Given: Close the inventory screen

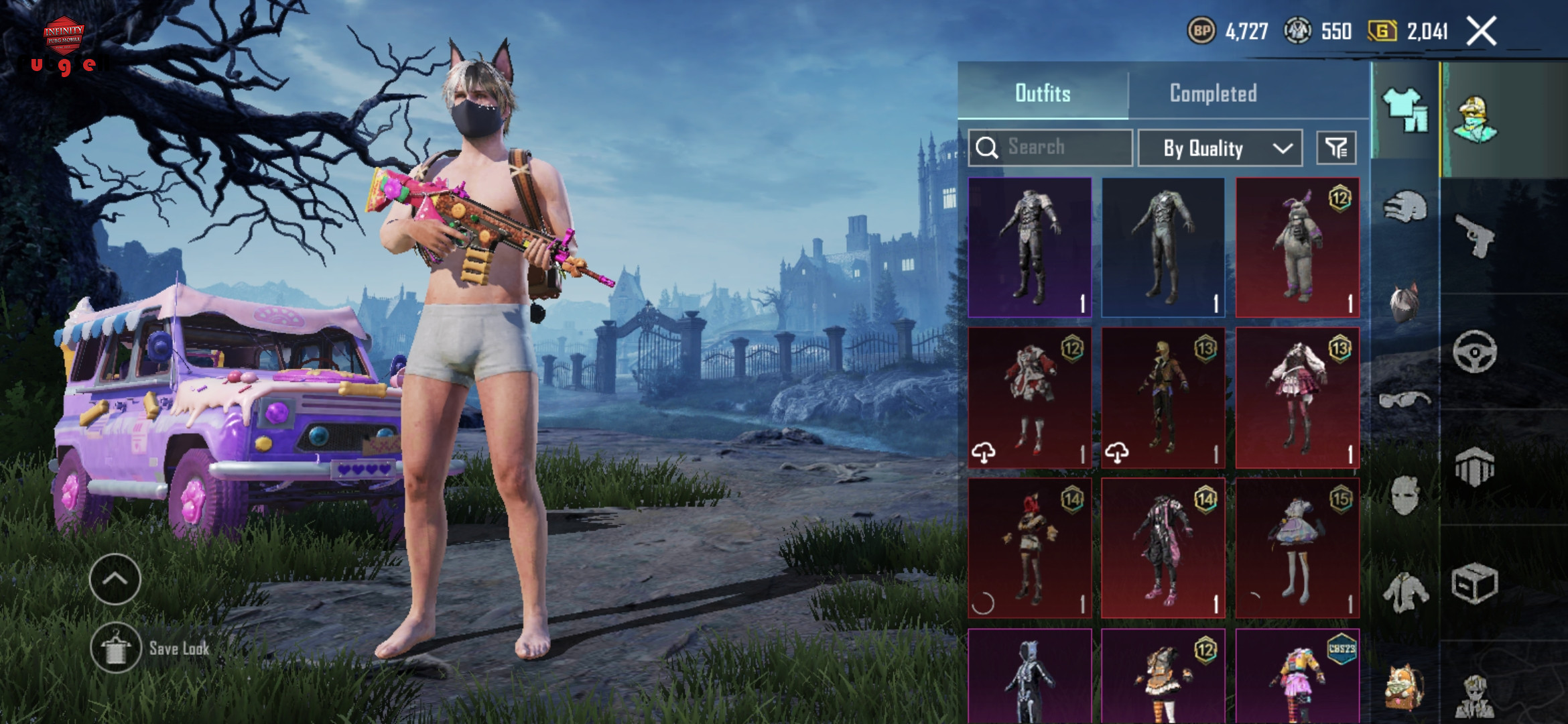Looking at the screenshot, I should (x=1481, y=31).
